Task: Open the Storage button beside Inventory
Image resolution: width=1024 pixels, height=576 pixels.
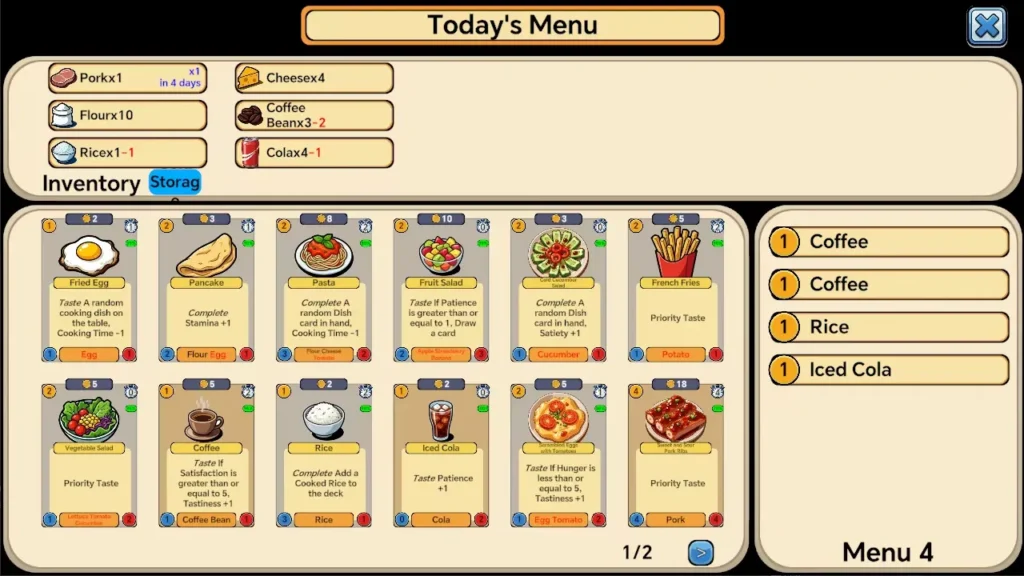Action: pos(175,182)
